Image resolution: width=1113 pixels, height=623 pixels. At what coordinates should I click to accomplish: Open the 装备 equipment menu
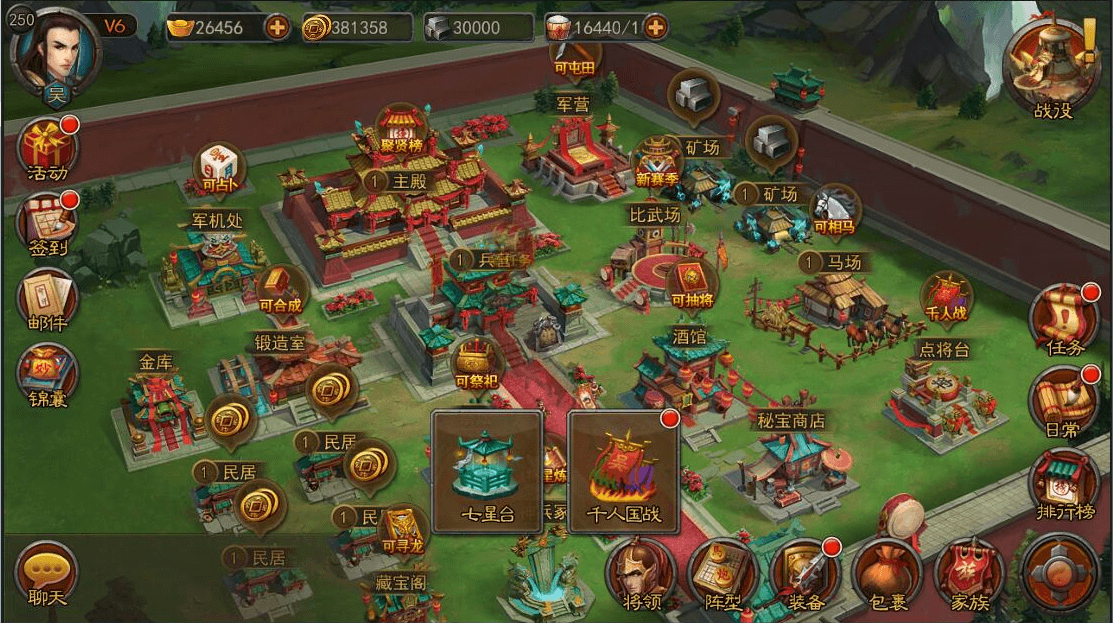click(805, 575)
